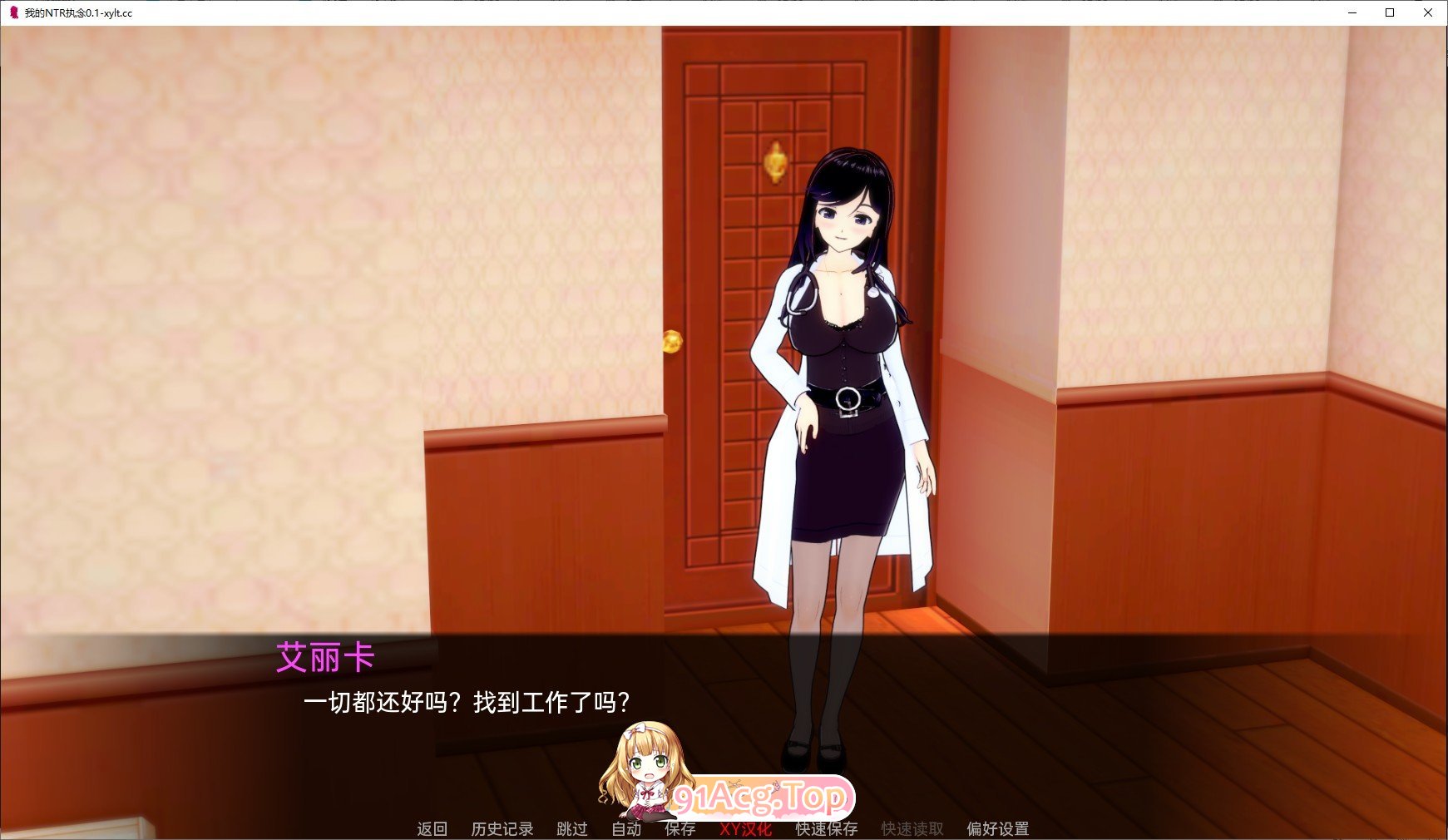This screenshot has width=1448, height=840.
Task: Click the 快速读取 quick load option
Action: click(x=912, y=828)
